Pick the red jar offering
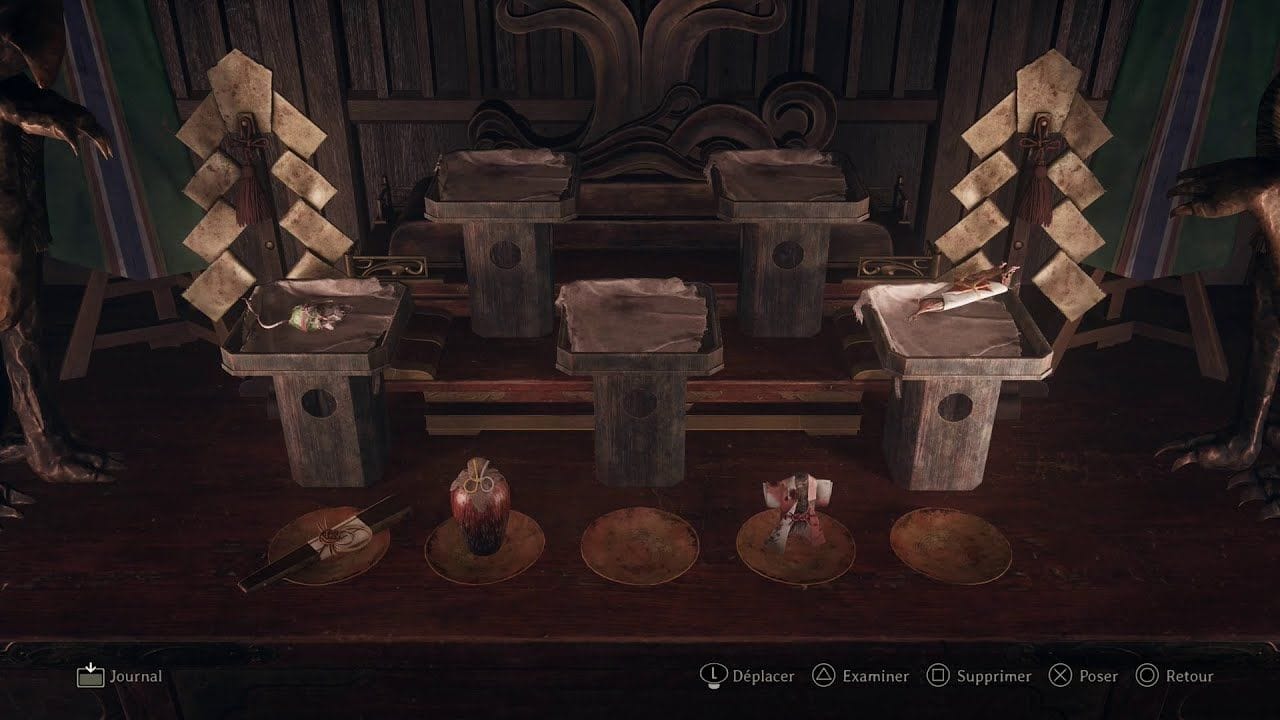 click(x=480, y=509)
